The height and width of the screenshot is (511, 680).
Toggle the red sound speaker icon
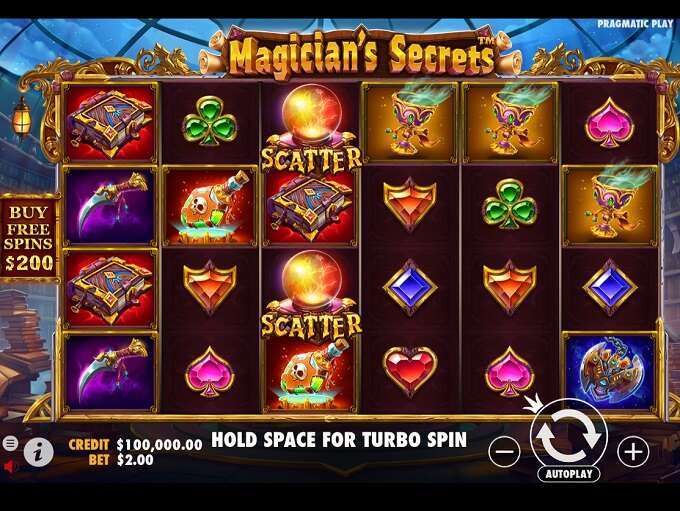point(10,466)
